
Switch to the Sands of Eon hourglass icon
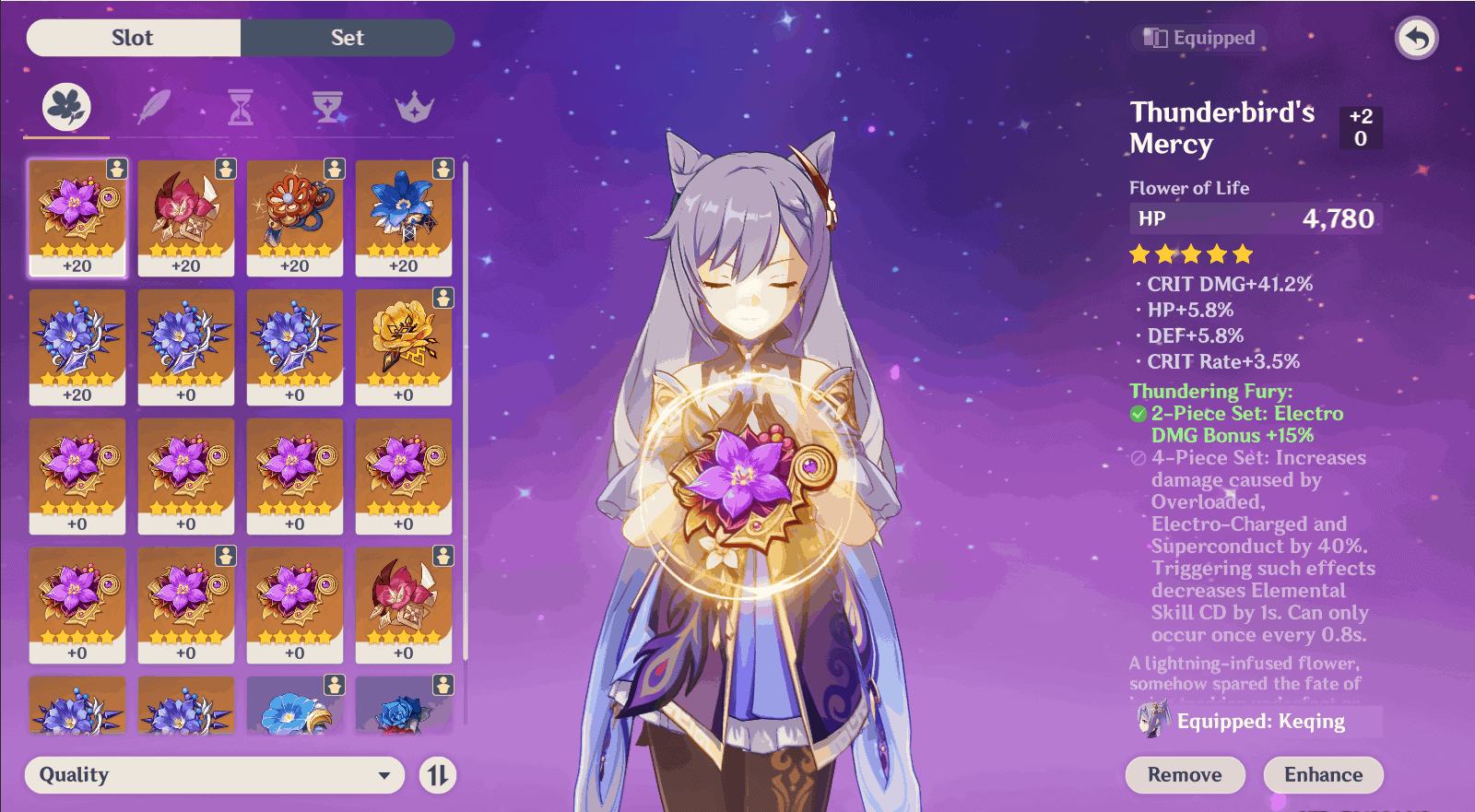[241, 107]
